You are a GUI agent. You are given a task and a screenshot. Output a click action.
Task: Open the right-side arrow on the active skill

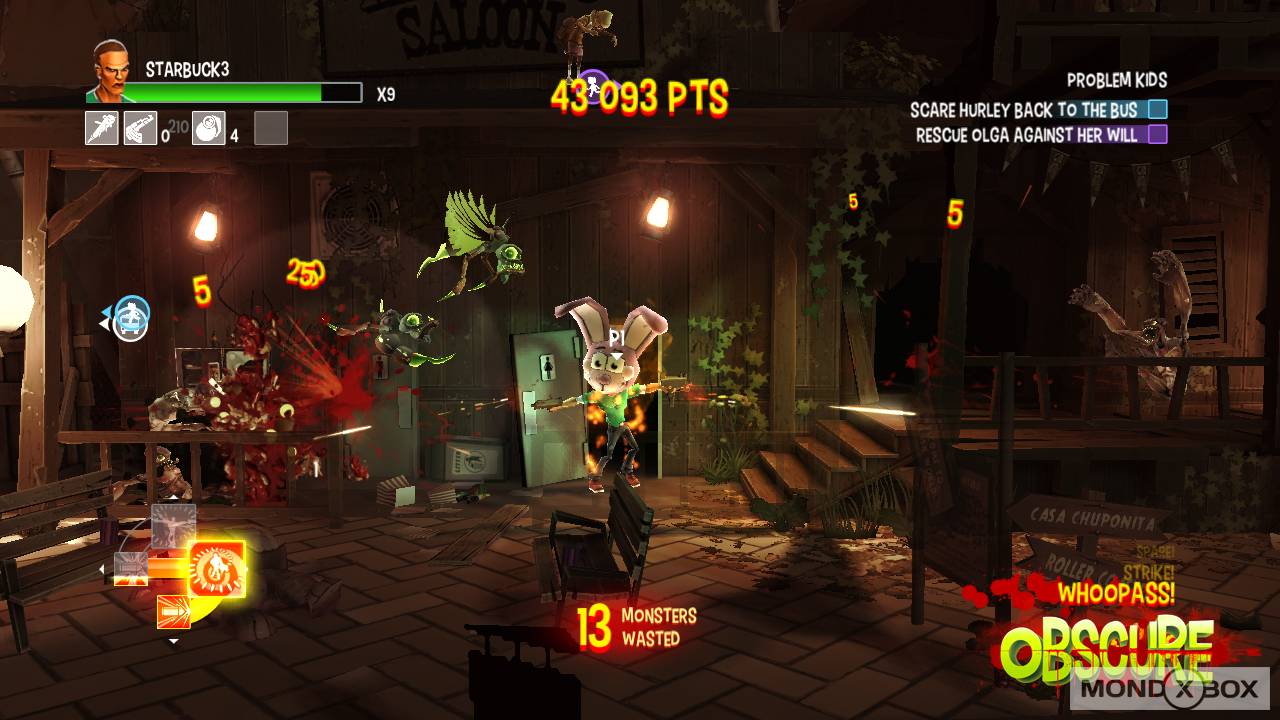(246, 569)
